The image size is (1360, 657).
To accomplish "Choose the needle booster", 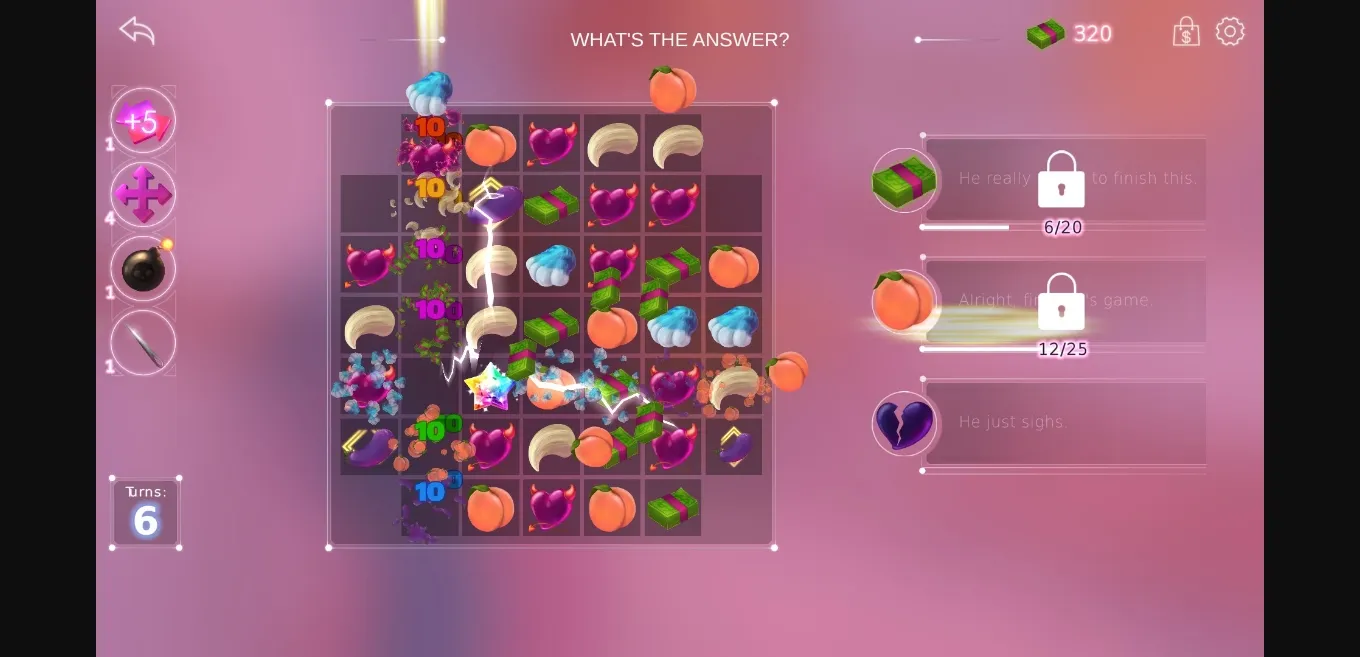I will pos(143,343).
